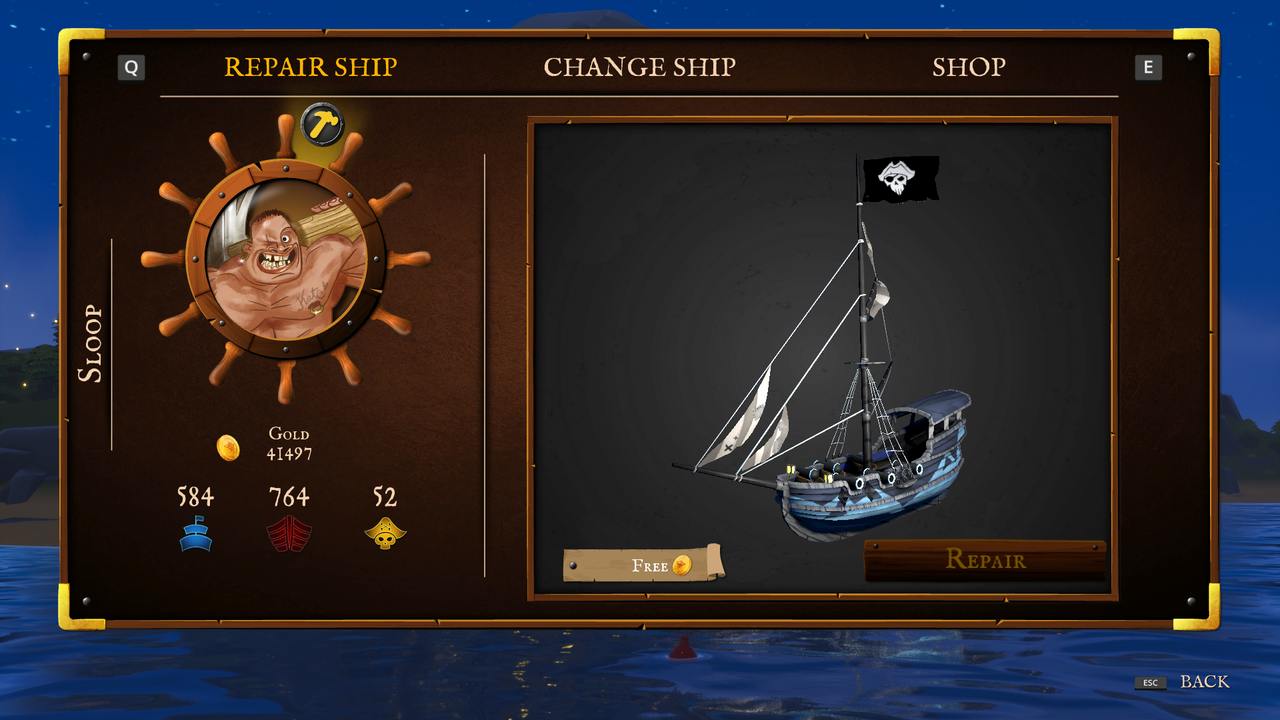Open the Shop tab
This screenshot has width=1280, height=720.
(968, 67)
